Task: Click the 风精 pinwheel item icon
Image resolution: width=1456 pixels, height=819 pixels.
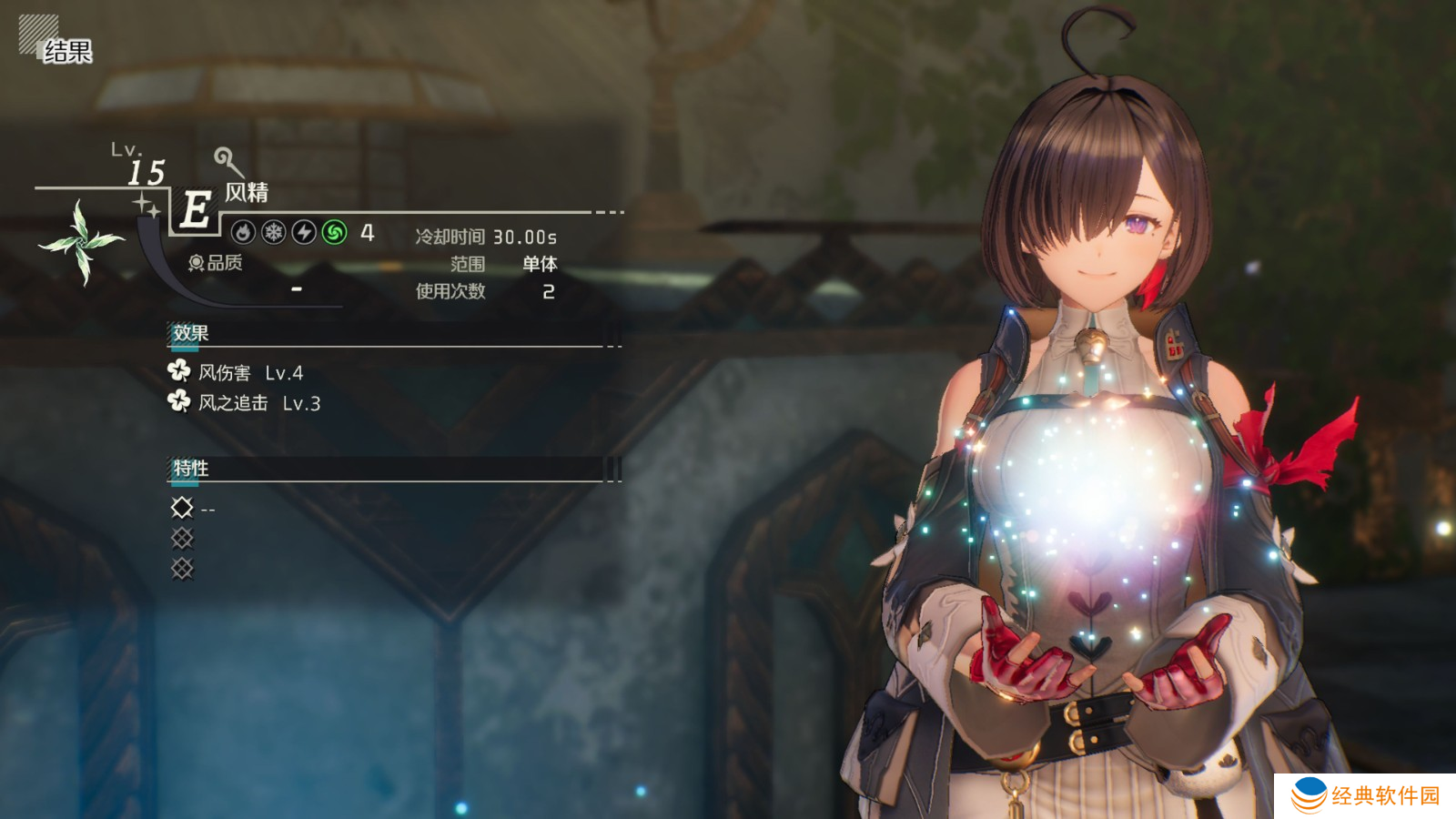Action: 82,241
